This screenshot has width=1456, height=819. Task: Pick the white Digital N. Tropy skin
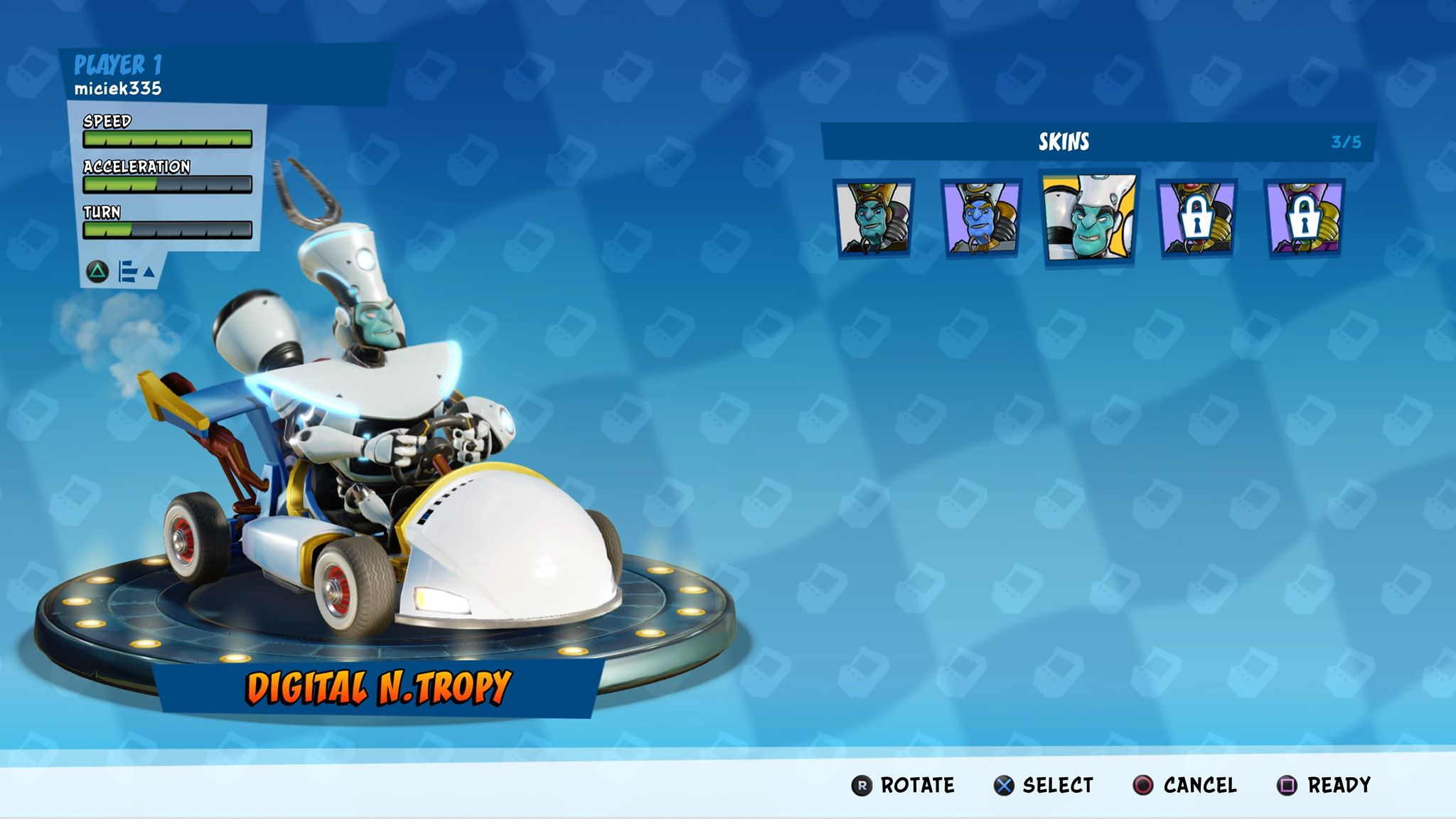point(1089,218)
